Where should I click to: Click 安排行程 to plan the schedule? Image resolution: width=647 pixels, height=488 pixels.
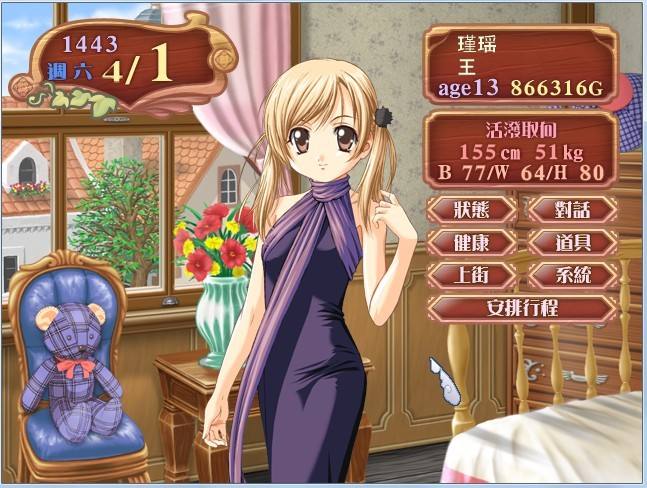[521, 308]
